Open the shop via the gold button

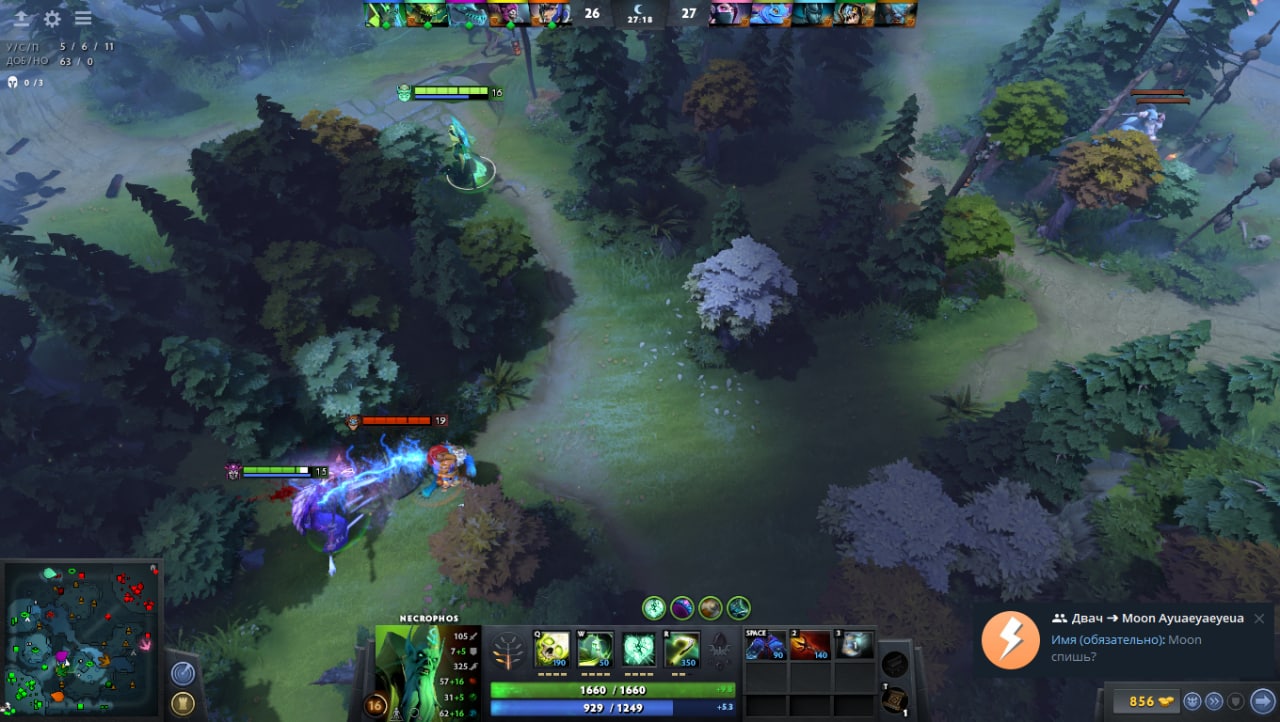pyautogui.click(x=1152, y=701)
